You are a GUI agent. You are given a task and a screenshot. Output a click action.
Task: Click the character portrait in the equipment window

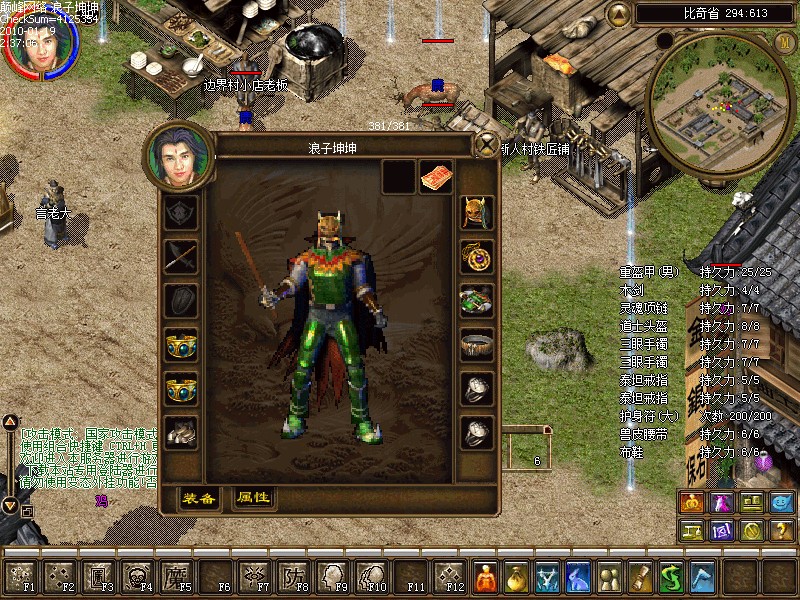(x=180, y=155)
